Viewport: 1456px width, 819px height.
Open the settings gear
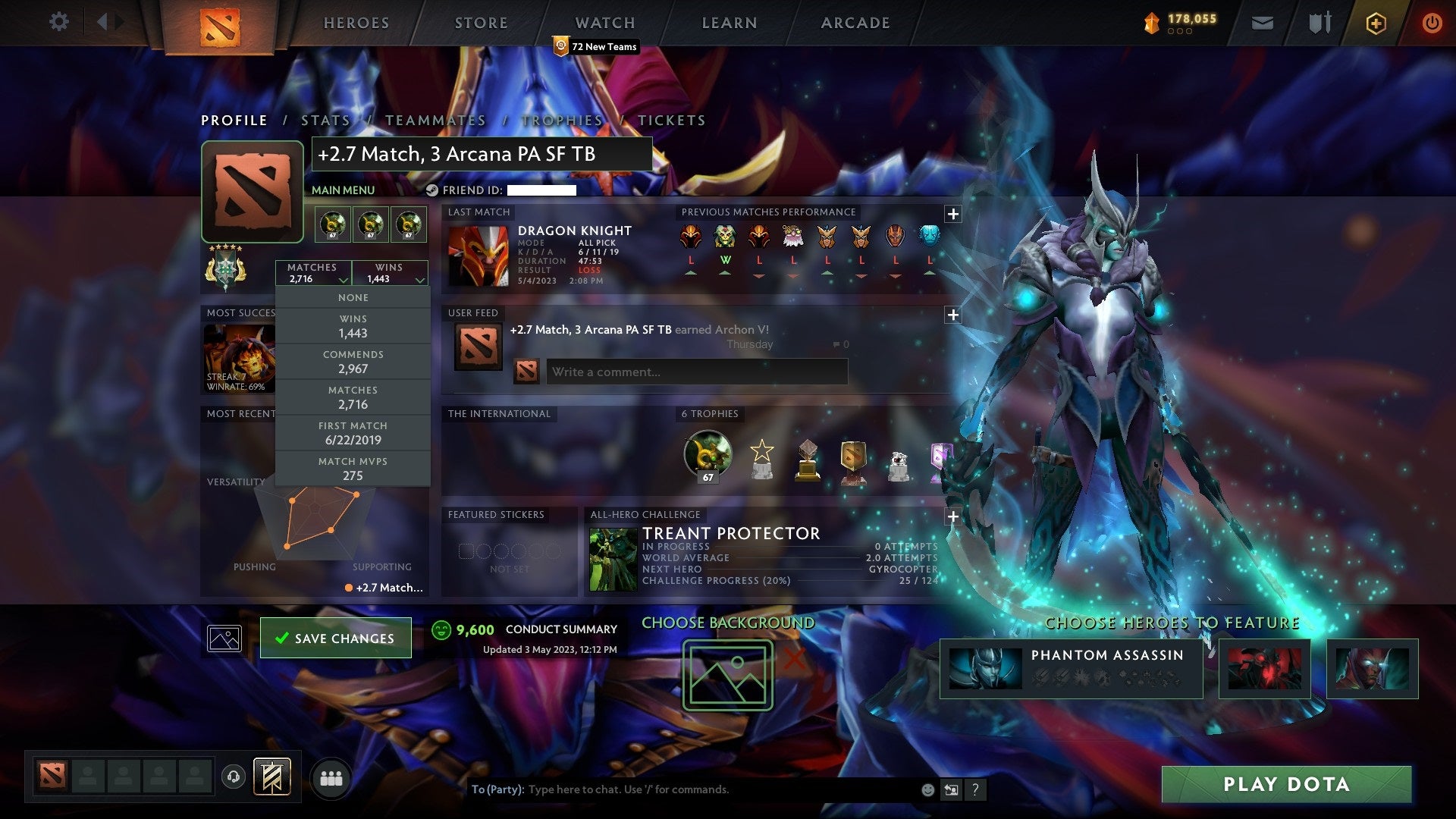pos(59,21)
